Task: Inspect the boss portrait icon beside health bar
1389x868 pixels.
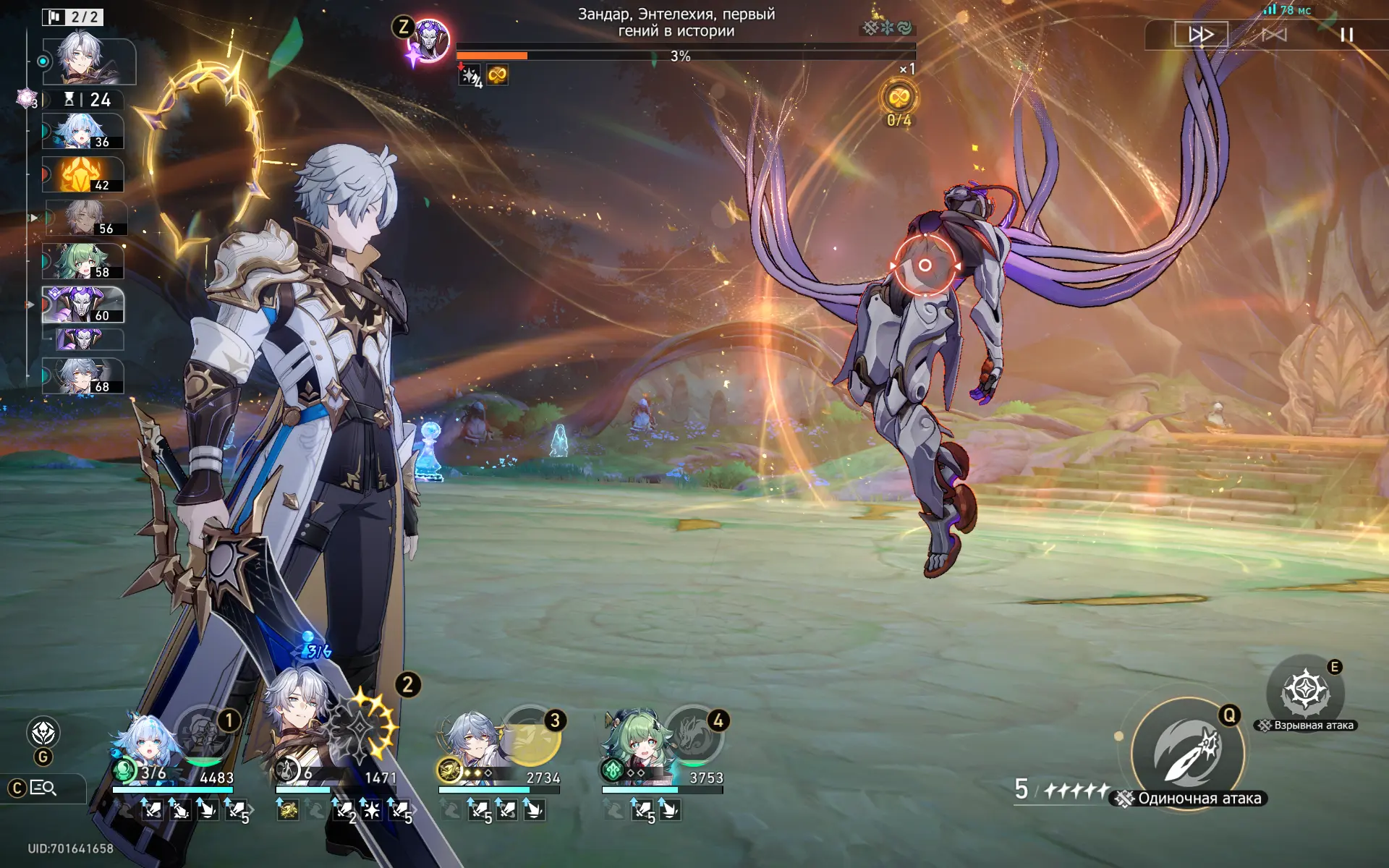Action: pyautogui.click(x=430, y=41)
